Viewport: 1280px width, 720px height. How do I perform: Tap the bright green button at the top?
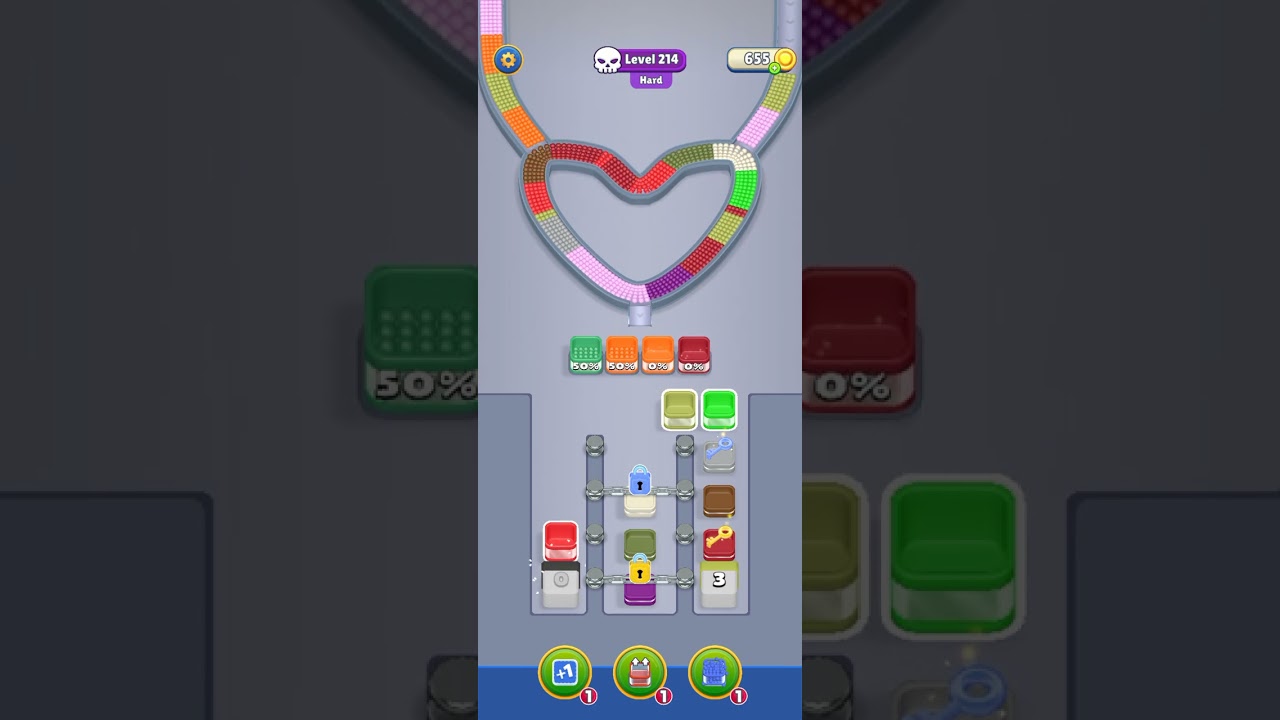(720, 410)
